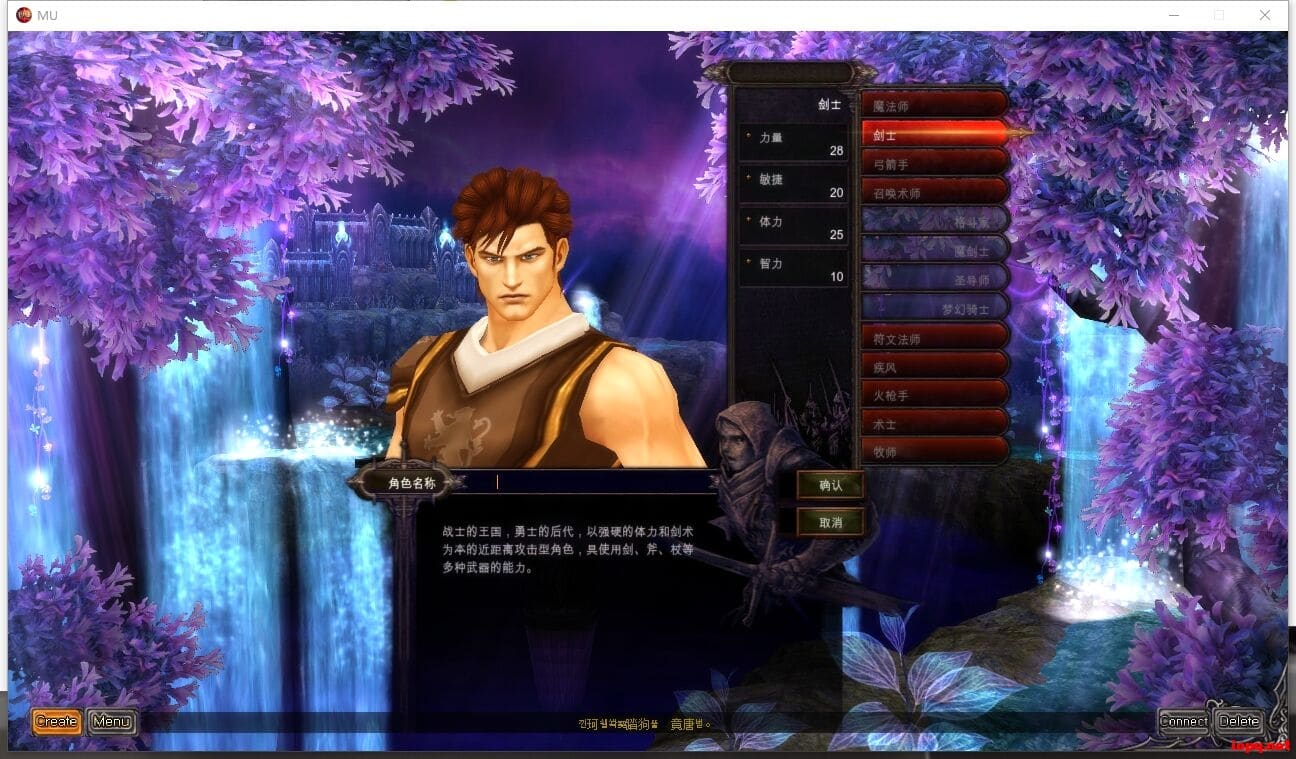Viewport: 1296px width, 759px height.
Task: Click the highlighted 剑士 class bar
Action: pos(933,133)
